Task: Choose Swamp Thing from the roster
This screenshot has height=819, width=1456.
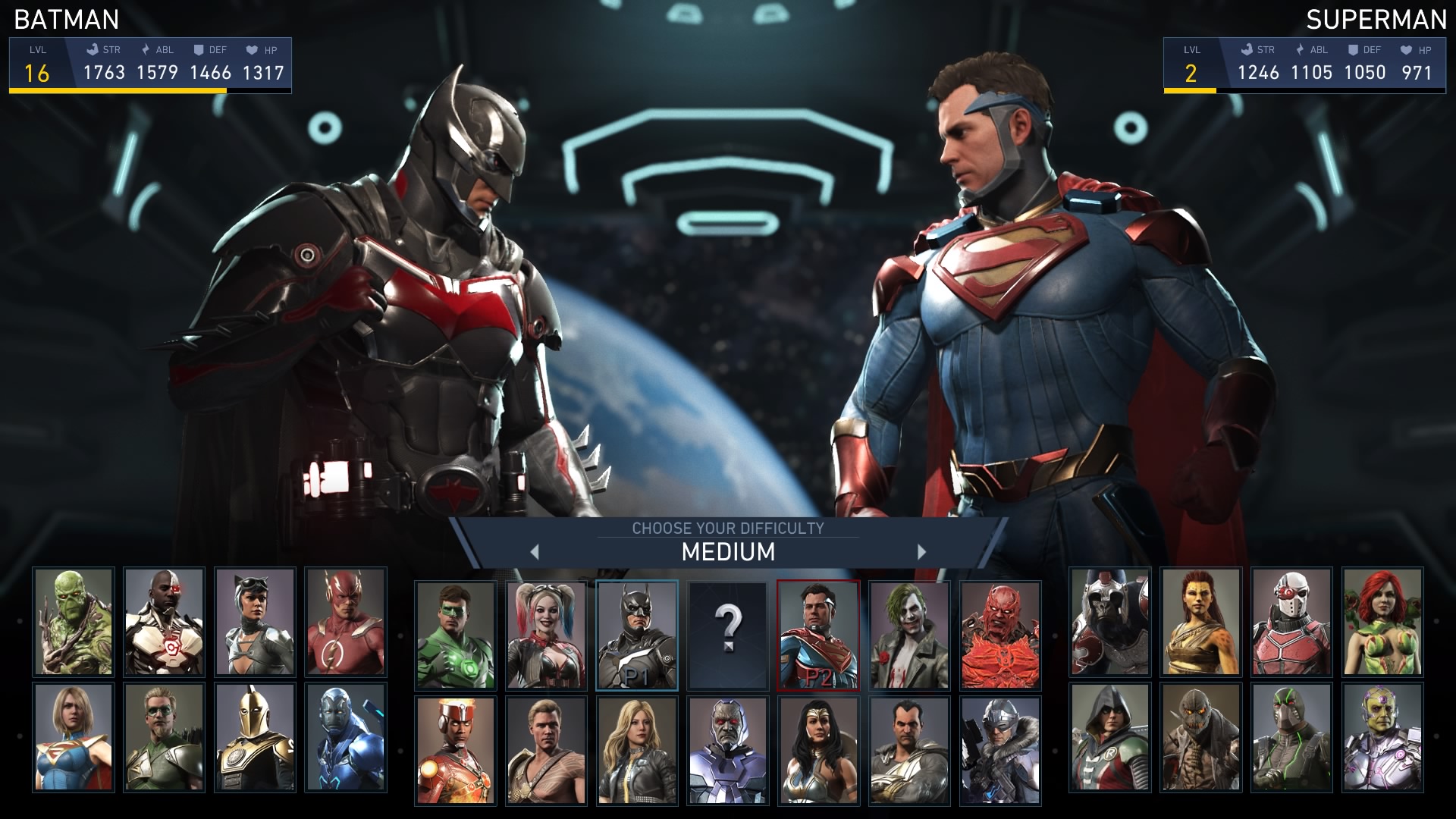Action: 74,622
